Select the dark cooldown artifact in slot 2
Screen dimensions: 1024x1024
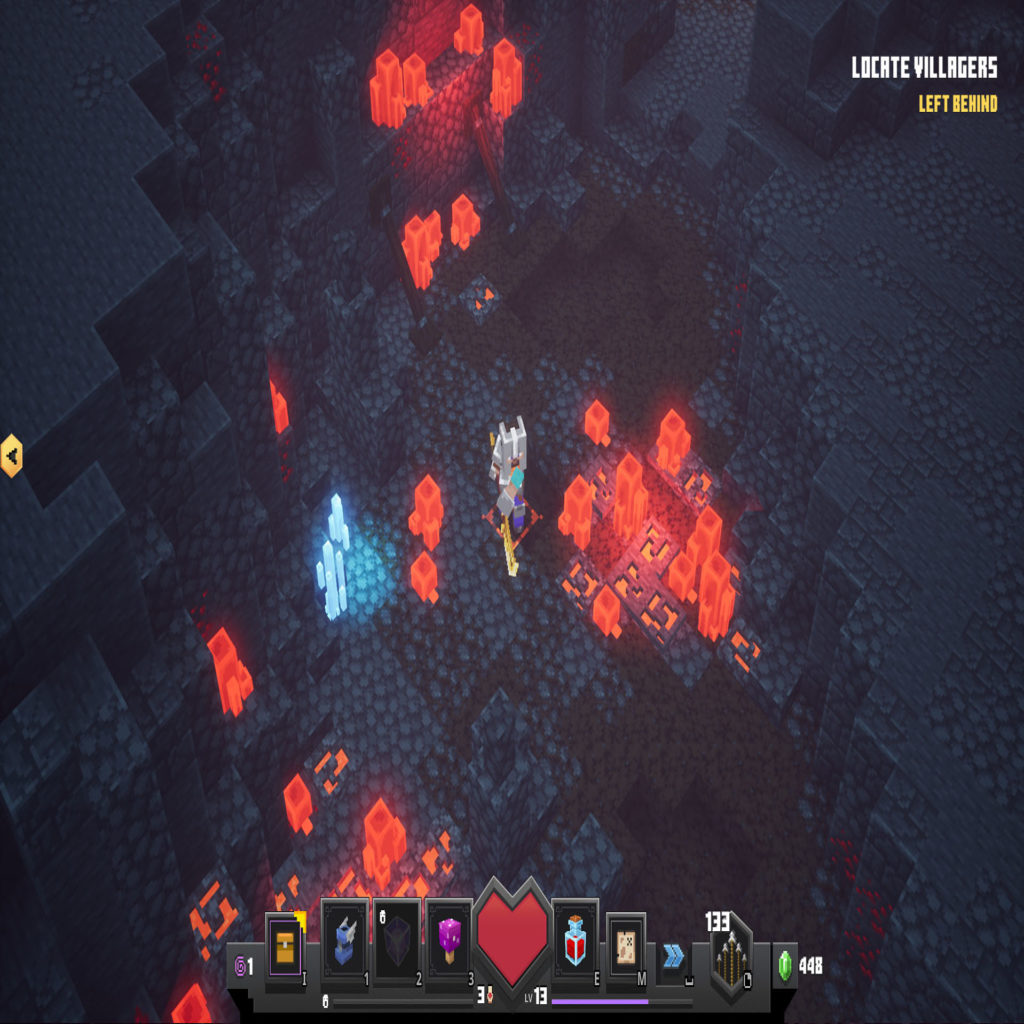(x=397, y=943)
